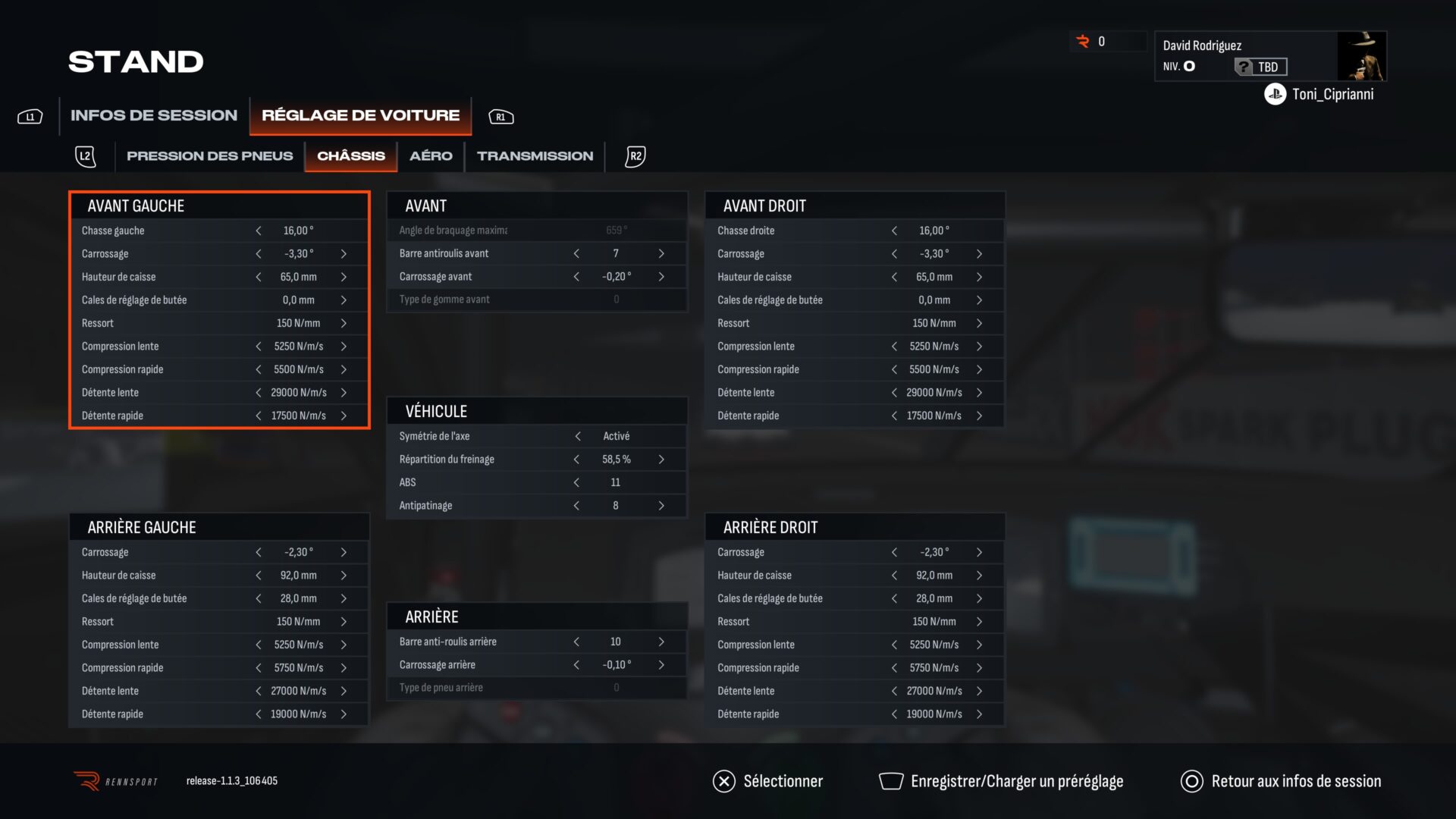The height and width of the screenshot is (819, 1456).
Task: Increase Arrière Gauche Détente rapide
Action: coord(344,714)
